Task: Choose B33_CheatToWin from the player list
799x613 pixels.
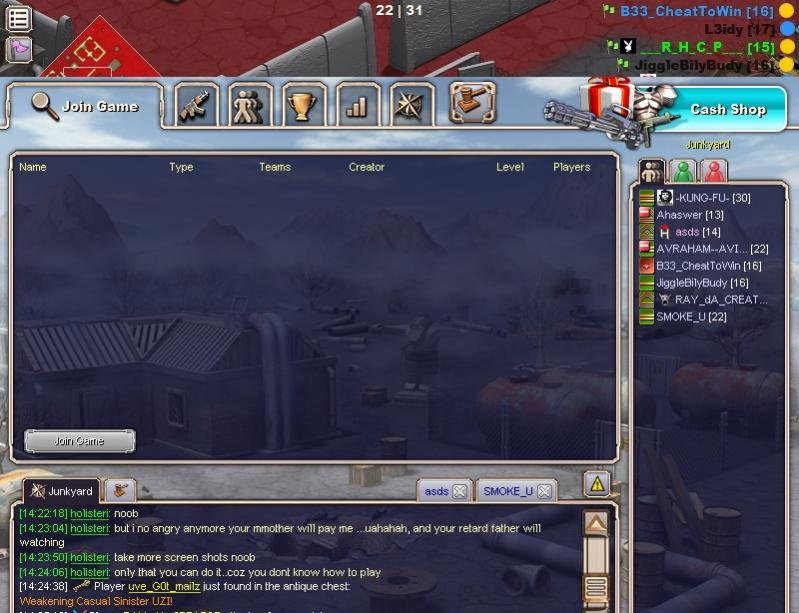Action: coord(708,266)
